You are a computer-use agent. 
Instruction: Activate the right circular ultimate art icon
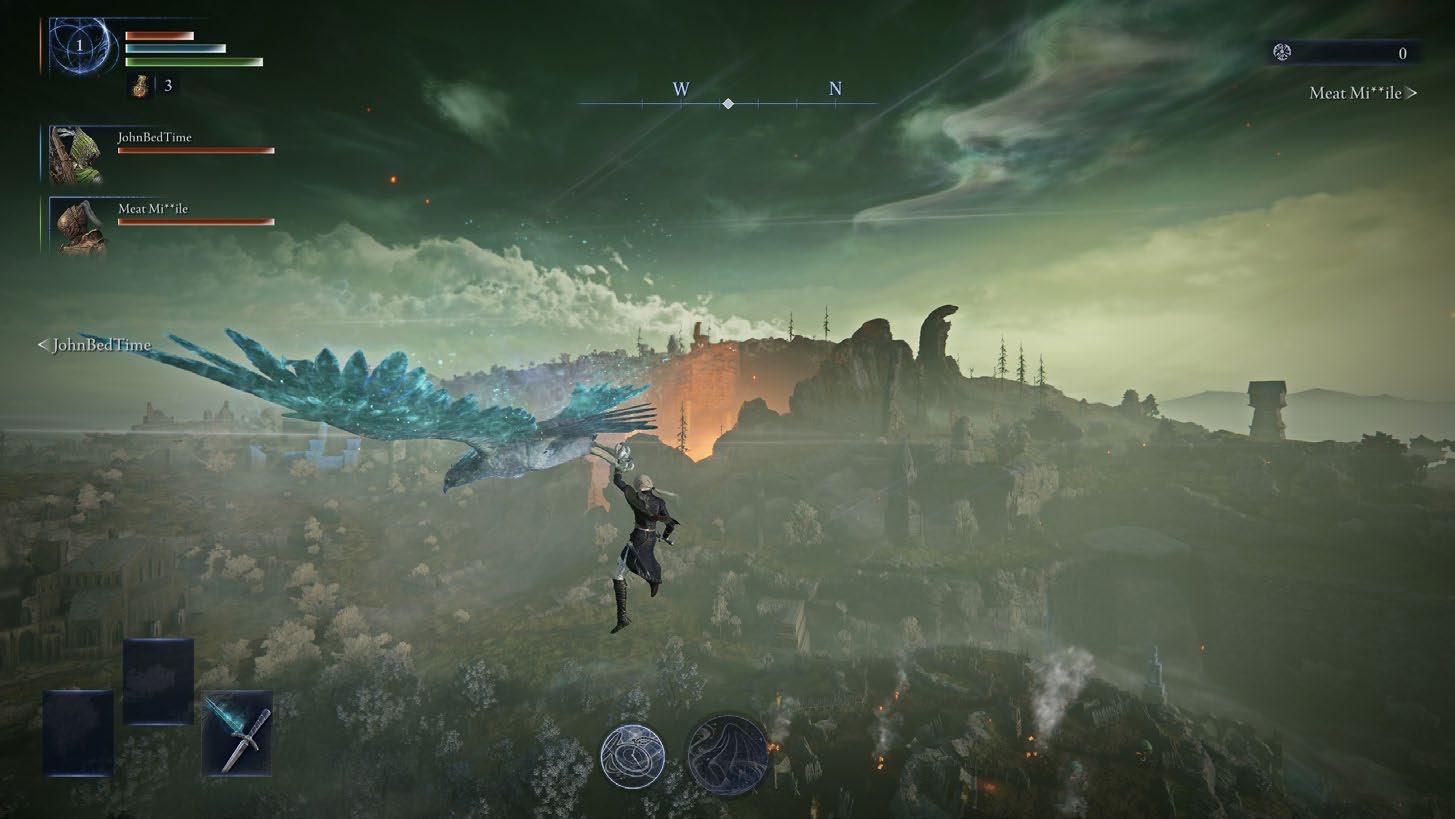[x=727, y=753]
